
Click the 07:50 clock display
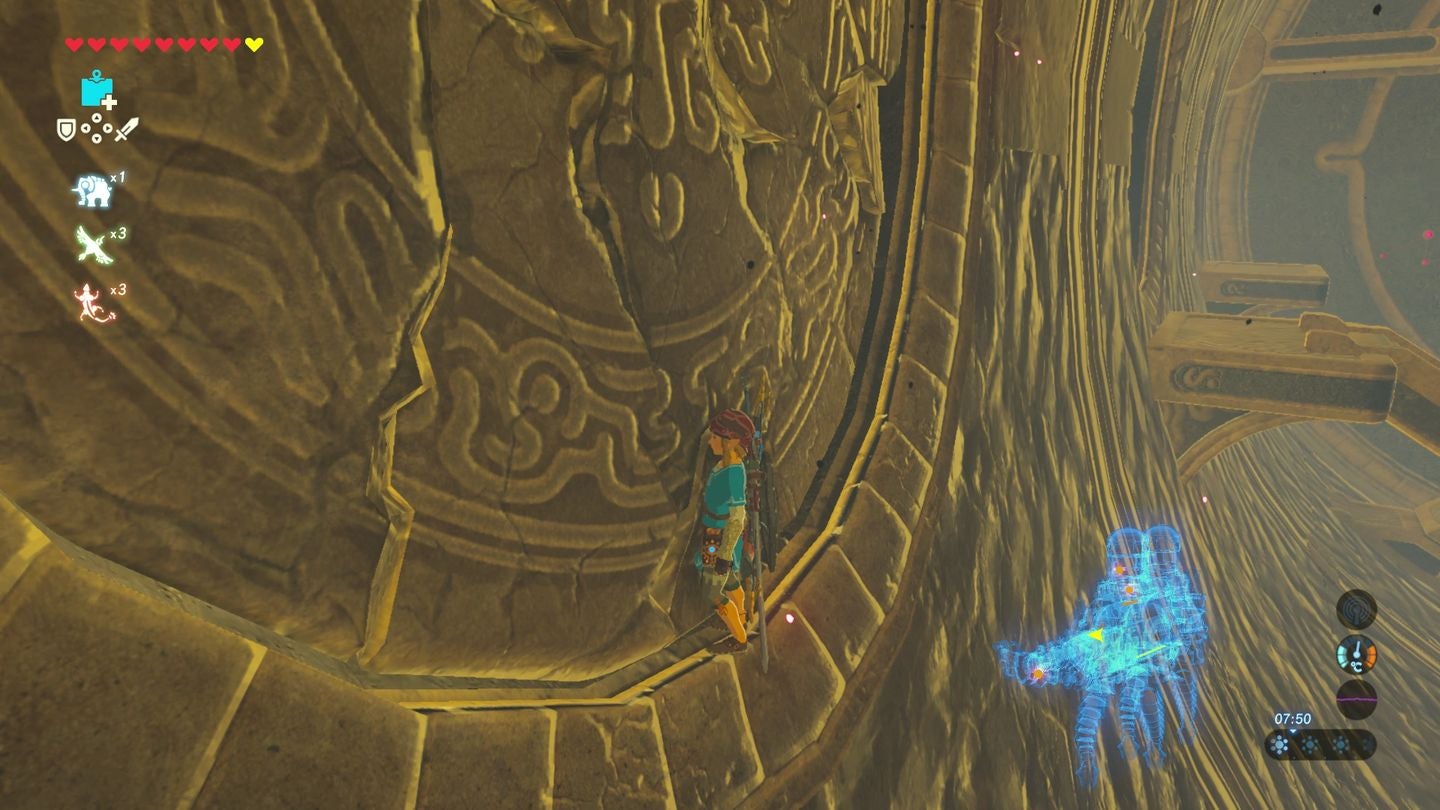[1293, 718]
